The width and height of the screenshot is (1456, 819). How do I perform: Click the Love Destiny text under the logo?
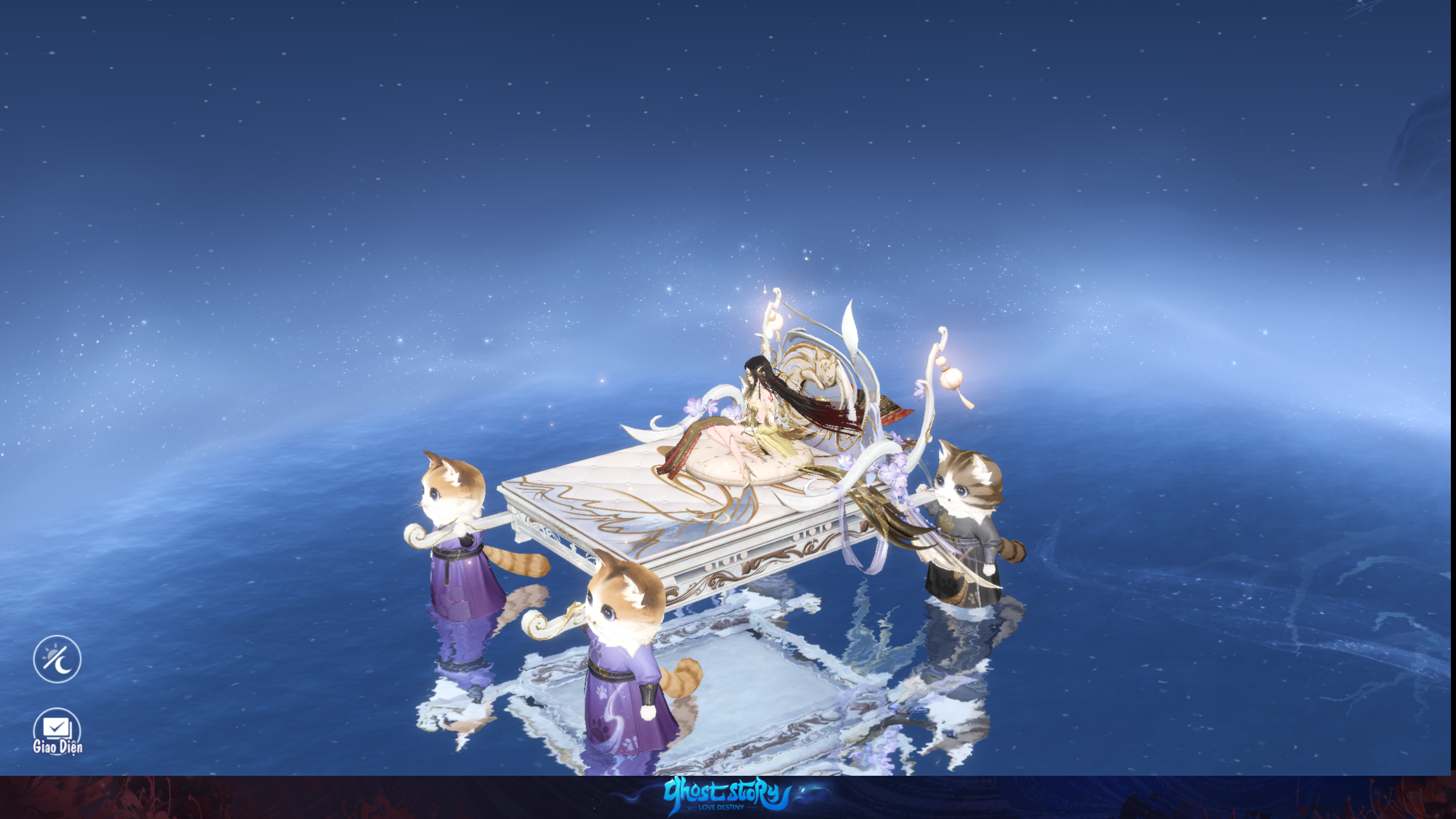click(x=721, y=808)
